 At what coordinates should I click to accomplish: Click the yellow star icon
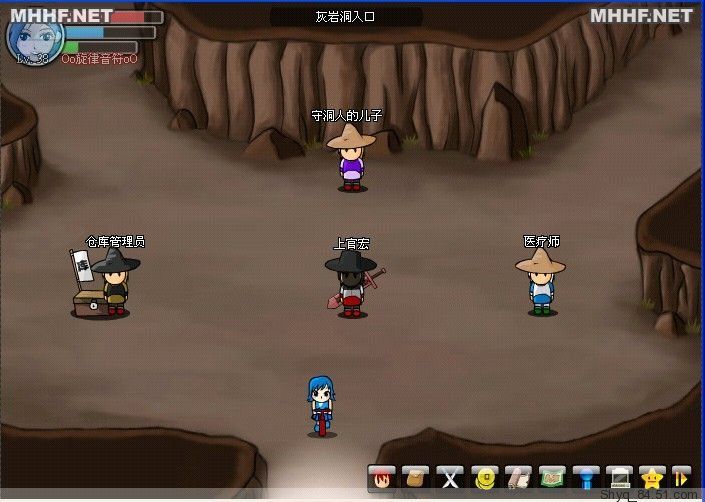pos(654,478)
